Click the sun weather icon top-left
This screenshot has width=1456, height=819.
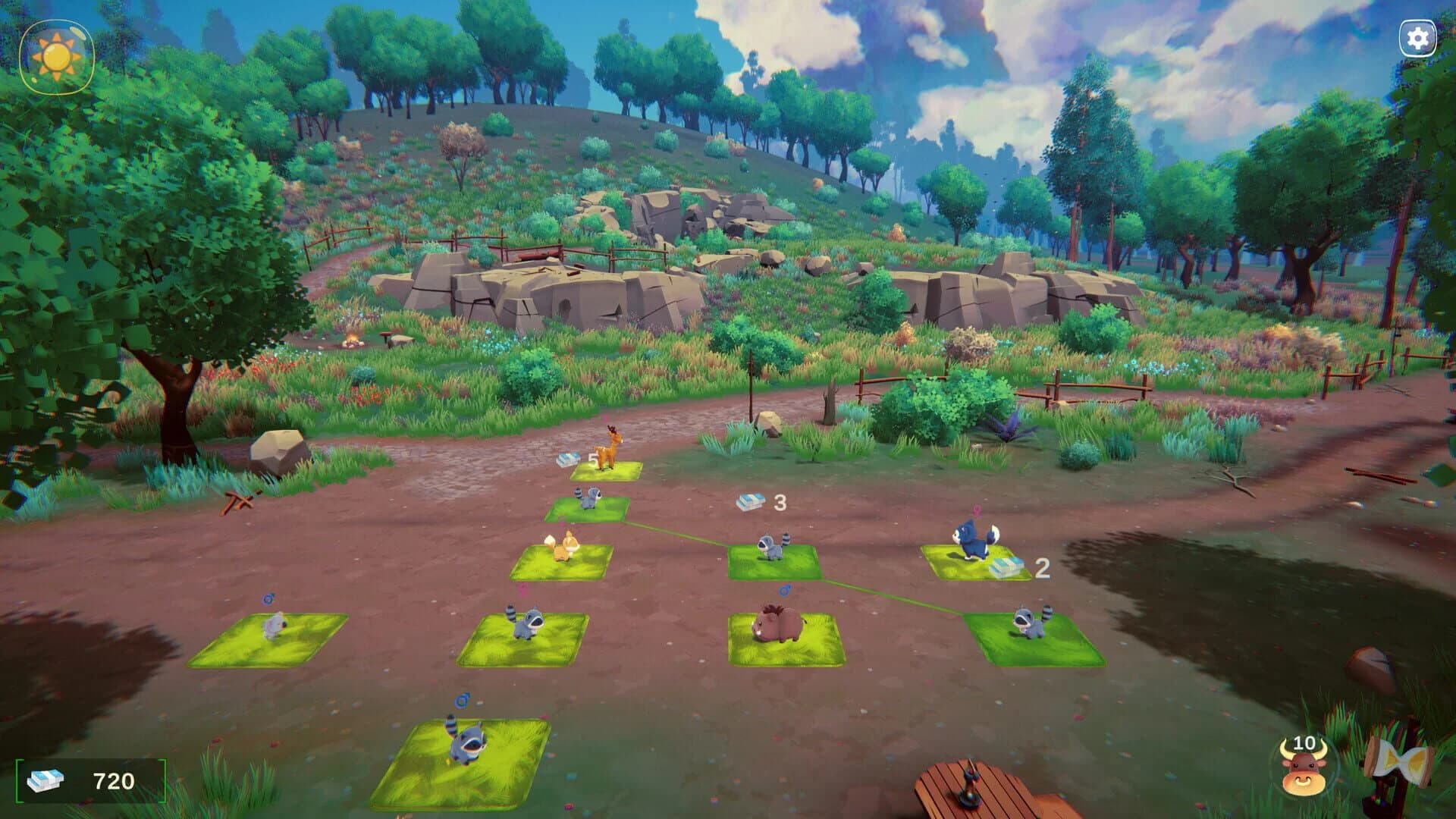pos(57,55)
